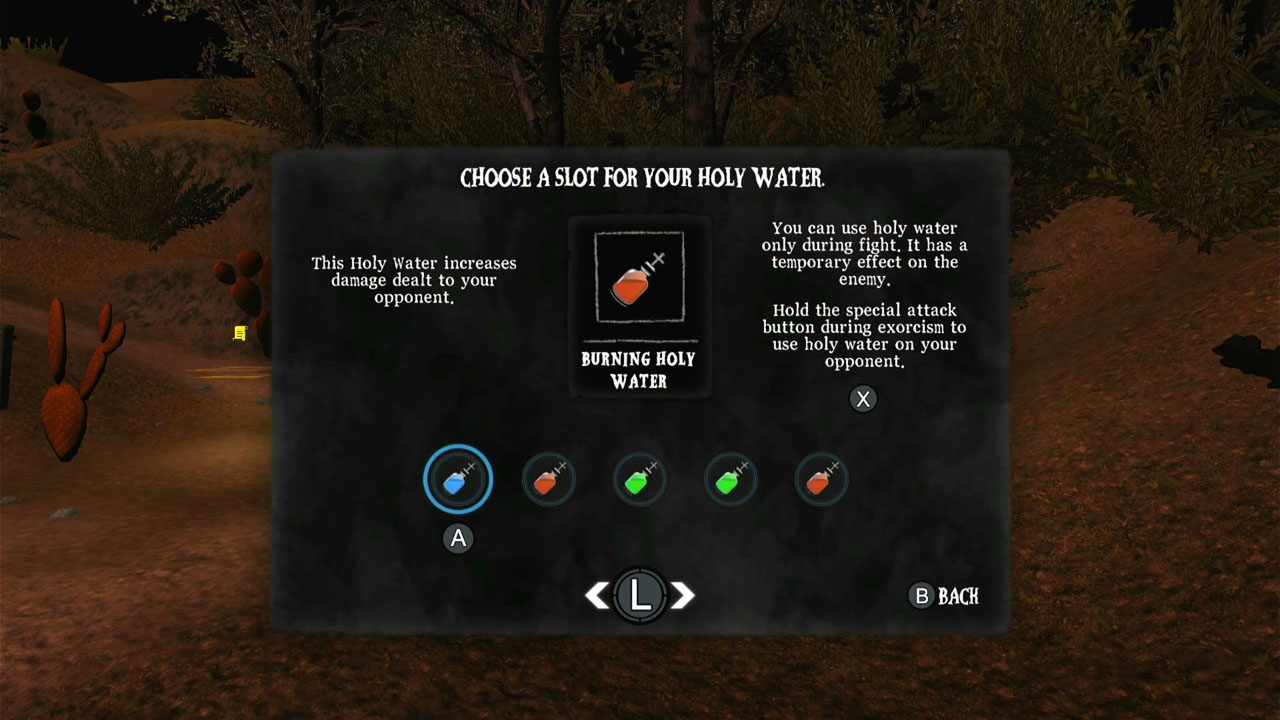Select the orange holy water in the last slot
The width and height of the screenshot is (1280, 720).
coord(821,478)
